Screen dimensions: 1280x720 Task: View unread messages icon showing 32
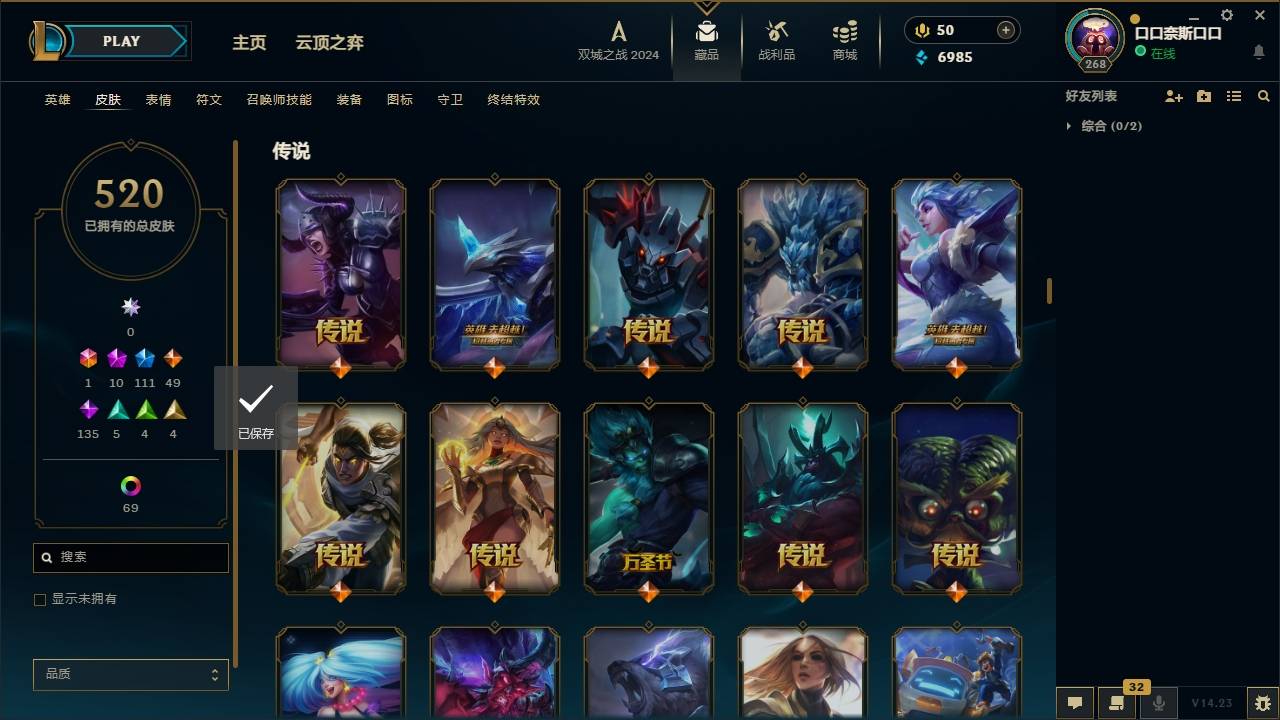coord(1117,703)
